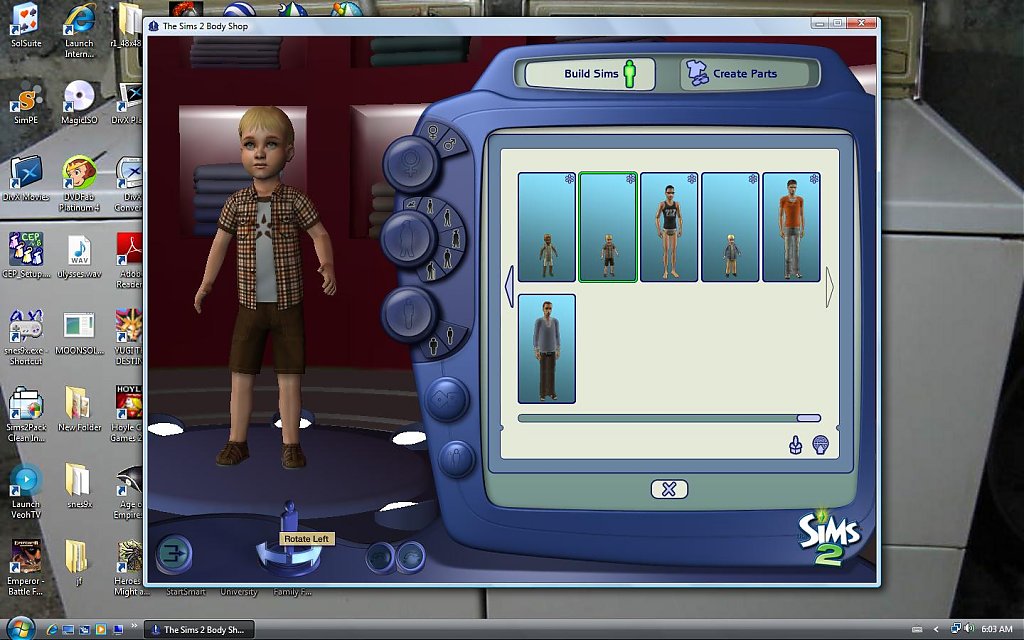Select the man in blue sweater thumbnail
The height and width of the screenshot is (640, 1024).
[x=547, y=348]
